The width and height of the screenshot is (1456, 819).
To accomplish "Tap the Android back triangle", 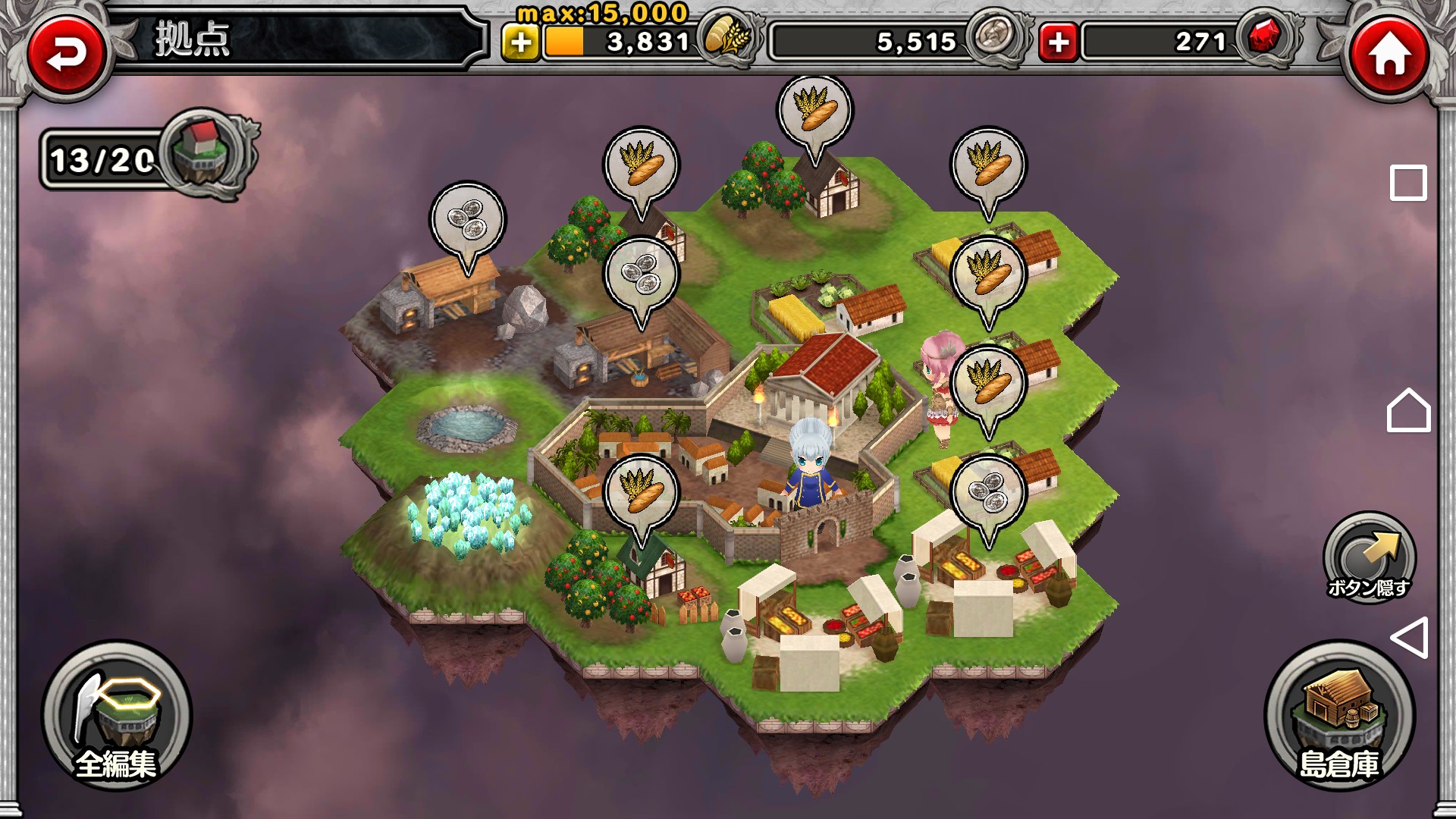I will [x=1409, y=637].
